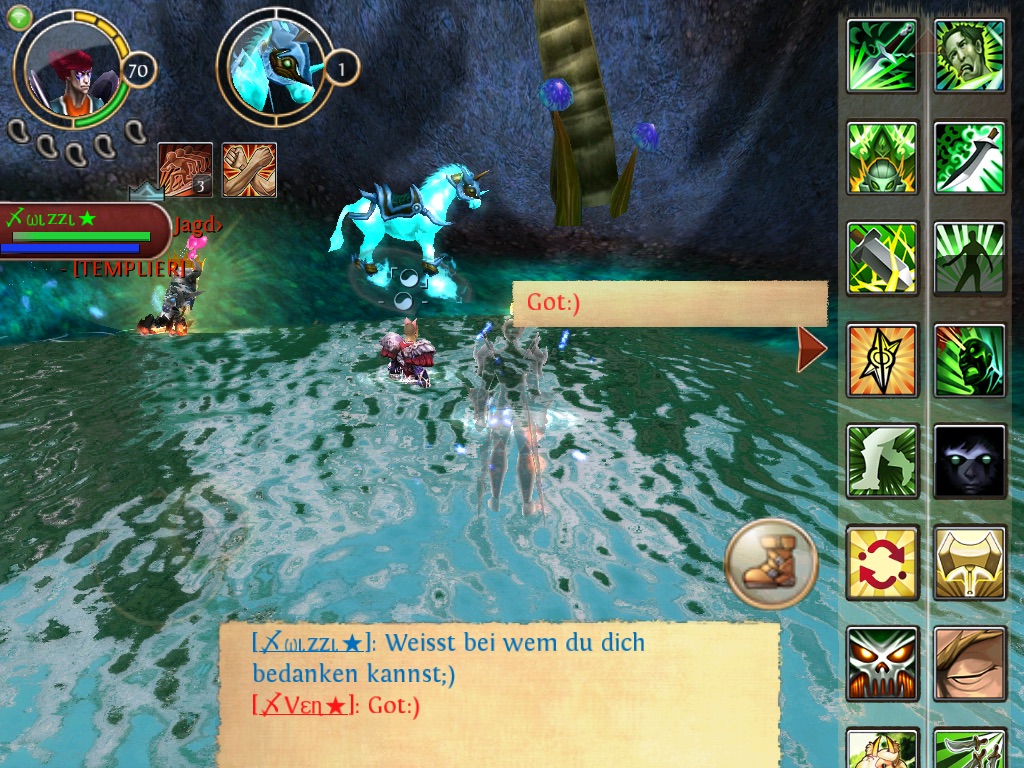Use the frightened face skill

pyautogui.click(x=969, y=56)
